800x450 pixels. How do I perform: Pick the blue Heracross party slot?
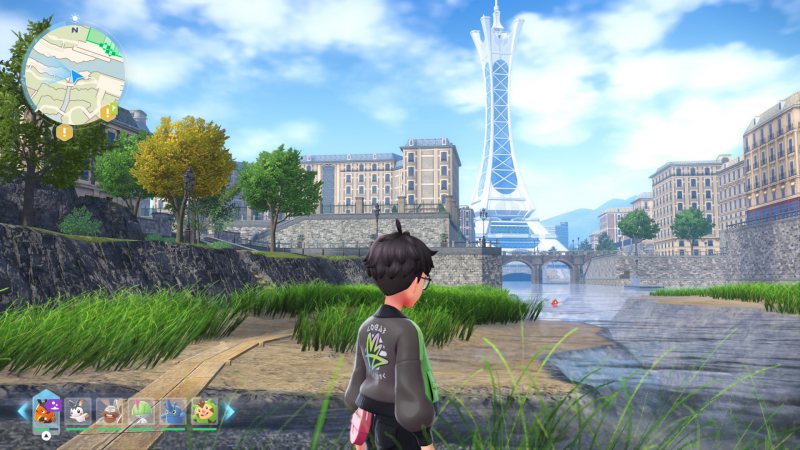(x=173, y=411)
